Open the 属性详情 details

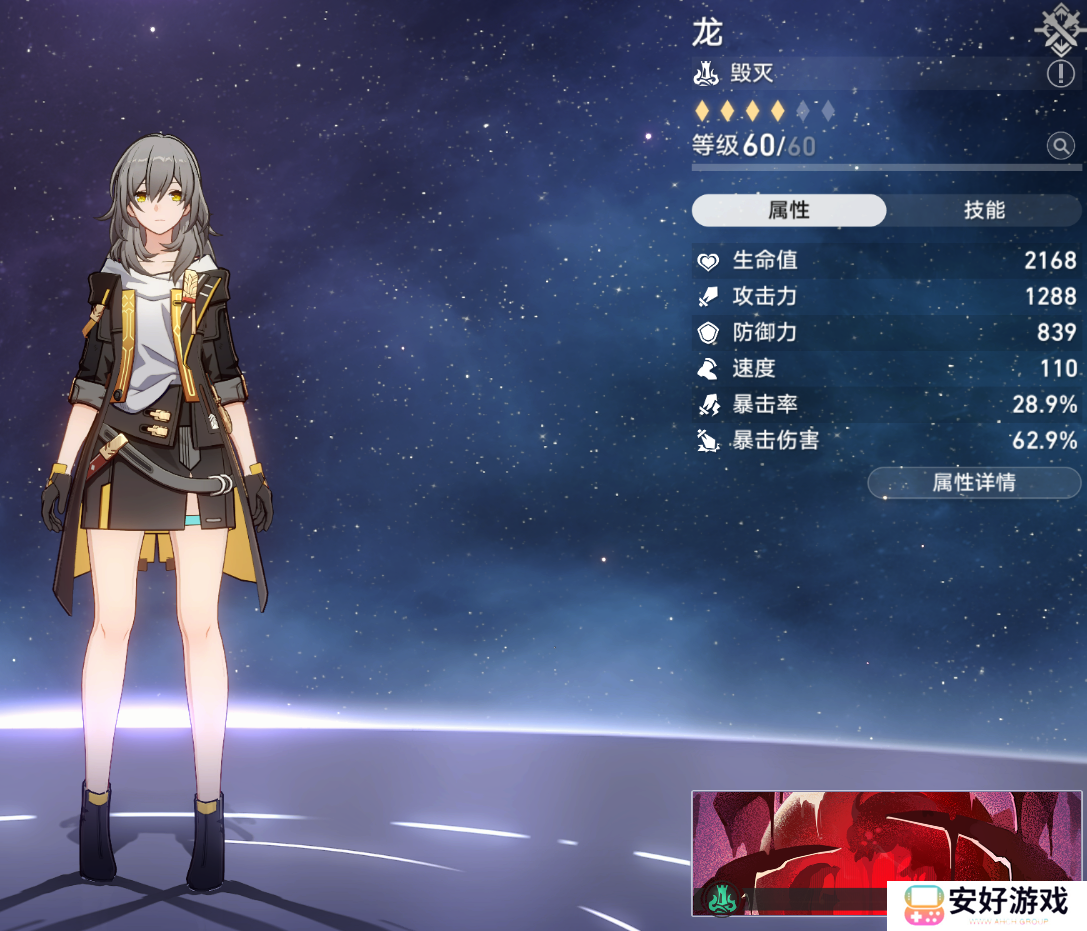click(974, 483)
